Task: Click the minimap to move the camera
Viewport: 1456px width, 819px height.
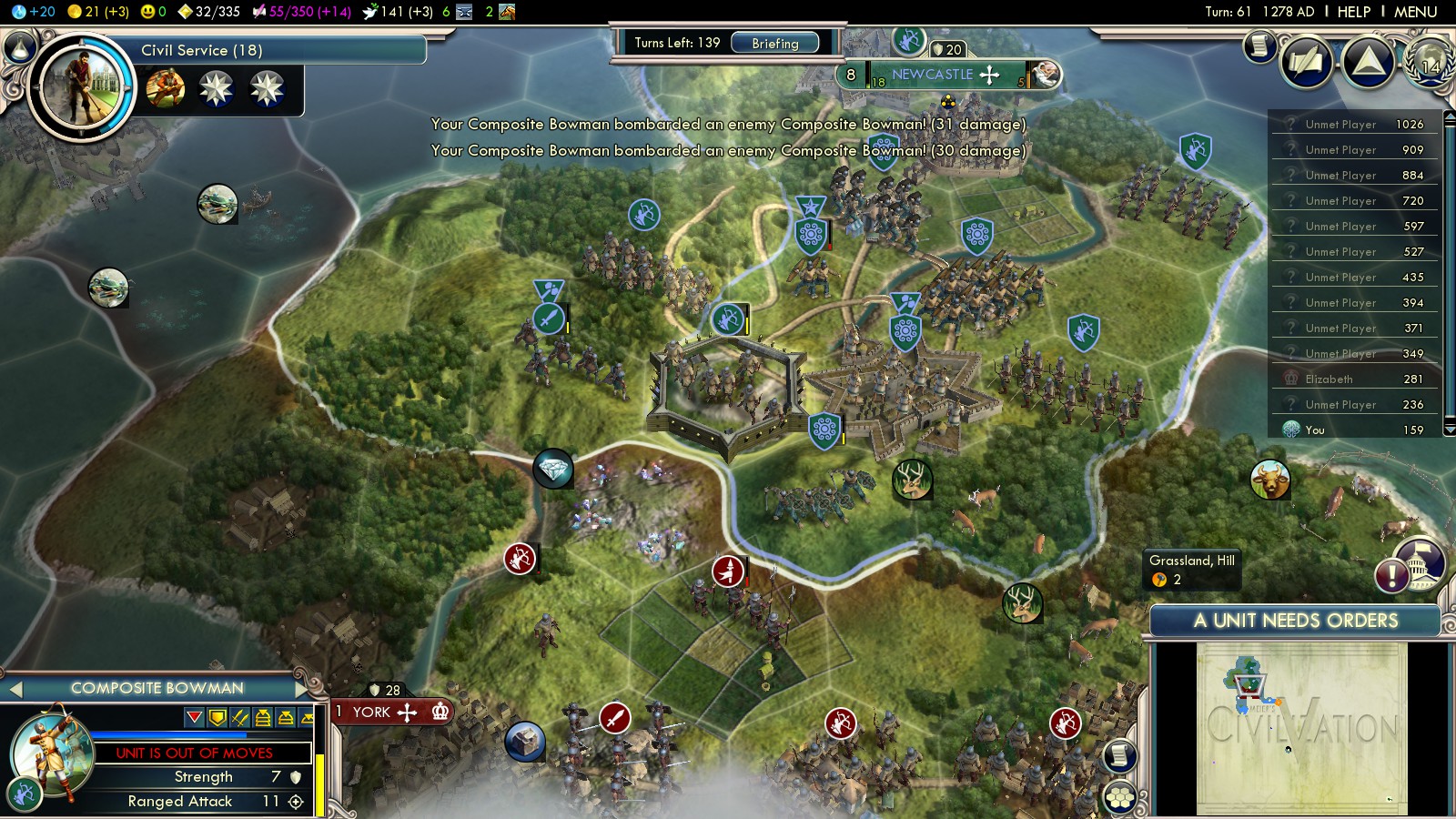Action: [x=1301, y=728]
